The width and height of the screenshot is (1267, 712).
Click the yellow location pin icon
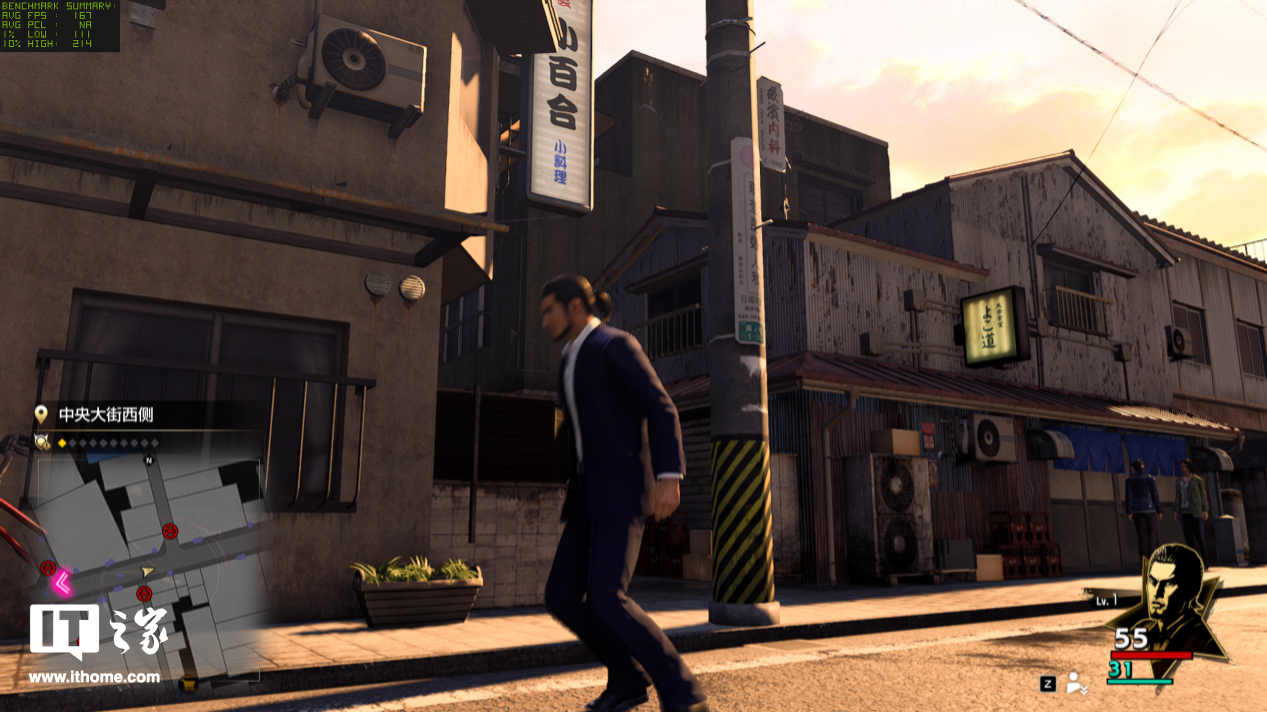pos(41,414)
